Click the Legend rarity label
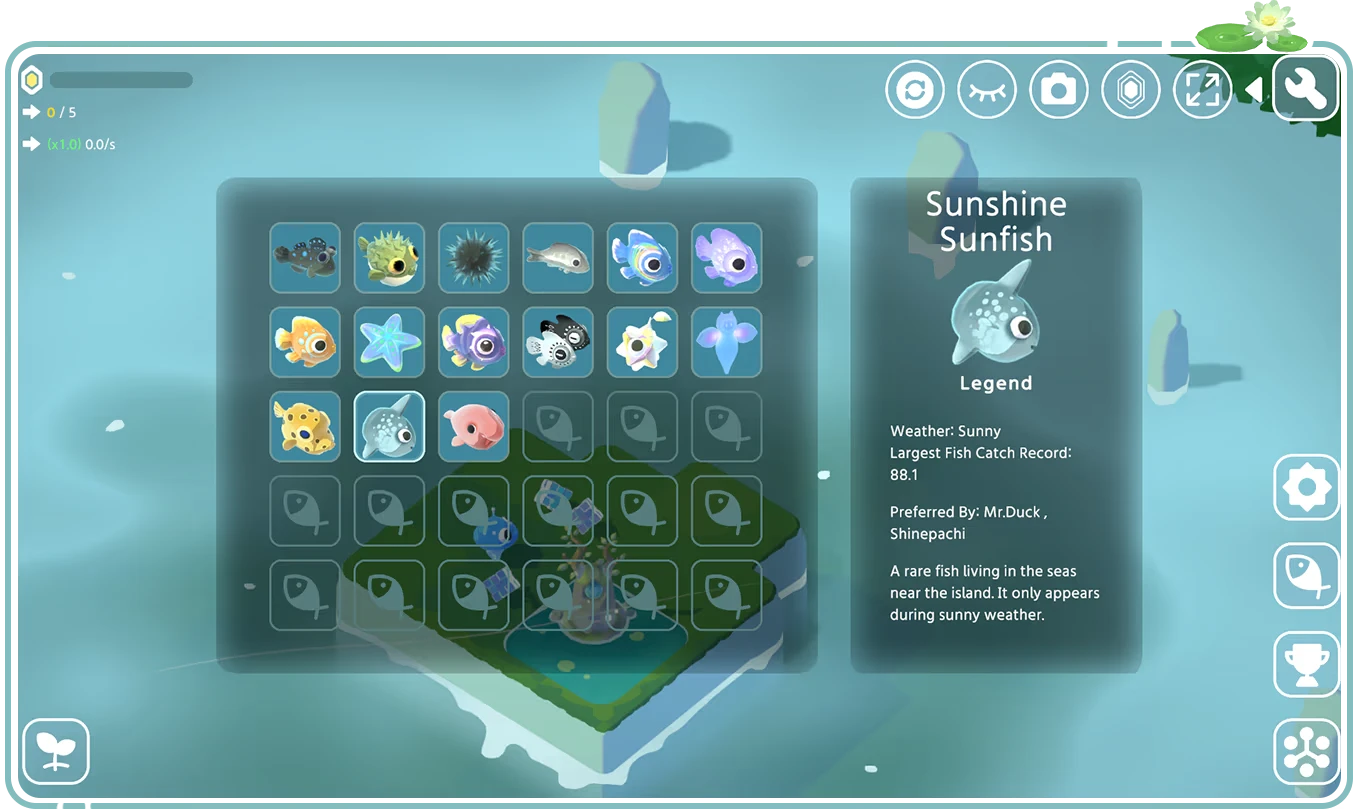This screenshot has height=809, width=1360. 996,383
